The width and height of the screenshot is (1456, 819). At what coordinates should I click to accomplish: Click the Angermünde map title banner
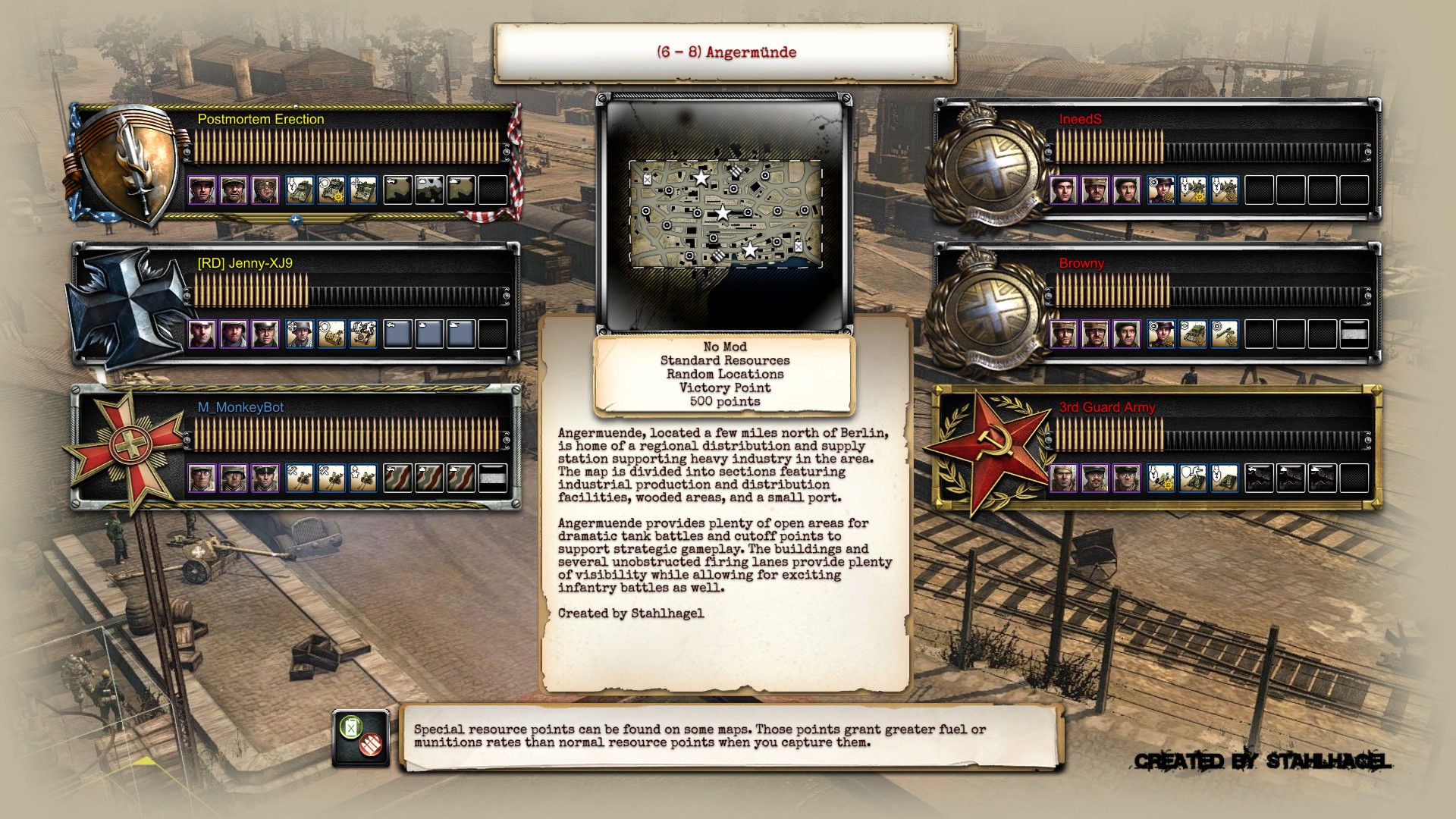pyautogui.click(x=725, y=52)
